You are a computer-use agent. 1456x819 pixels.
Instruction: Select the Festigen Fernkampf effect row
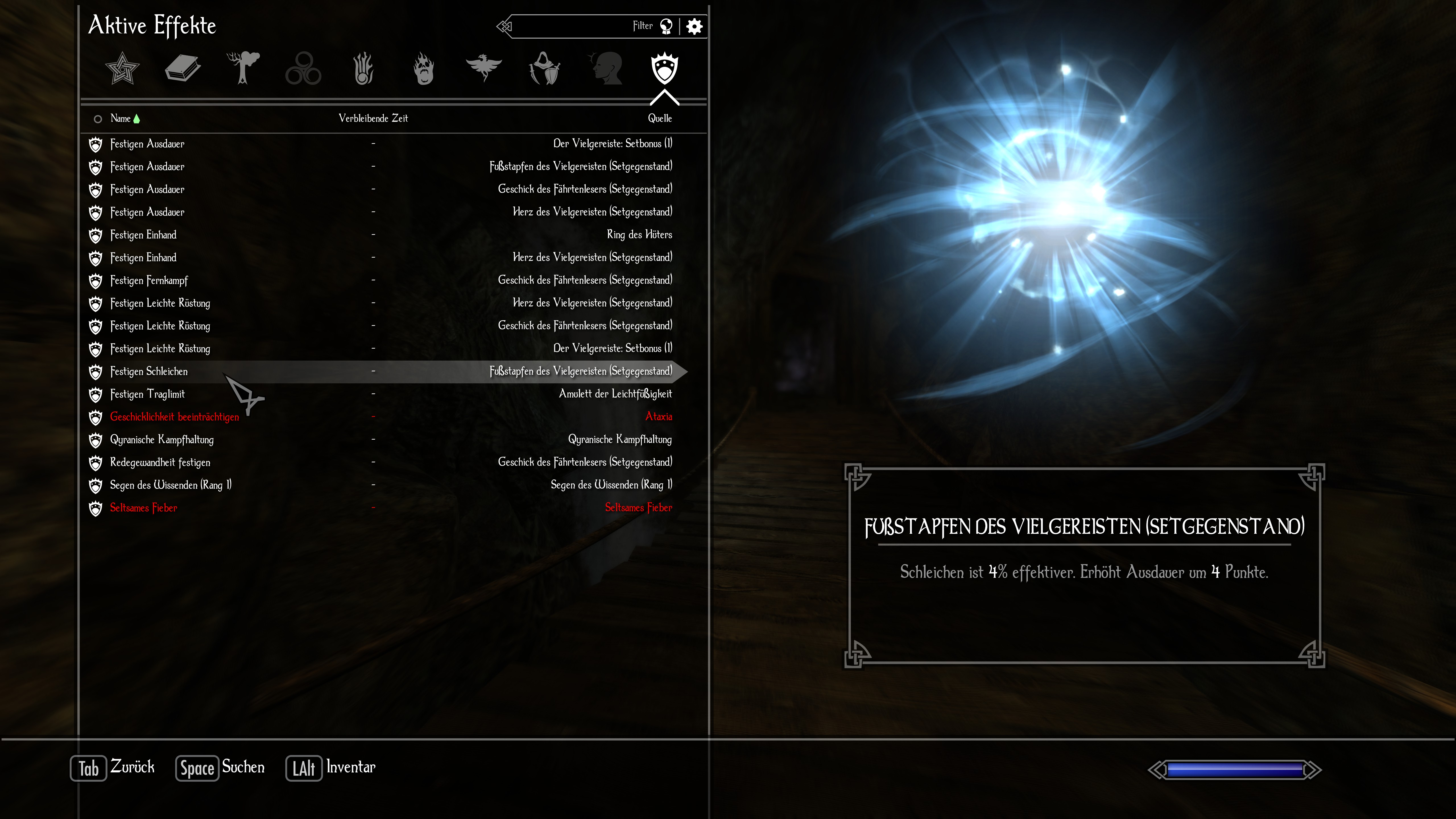click(x=149, y=280)
